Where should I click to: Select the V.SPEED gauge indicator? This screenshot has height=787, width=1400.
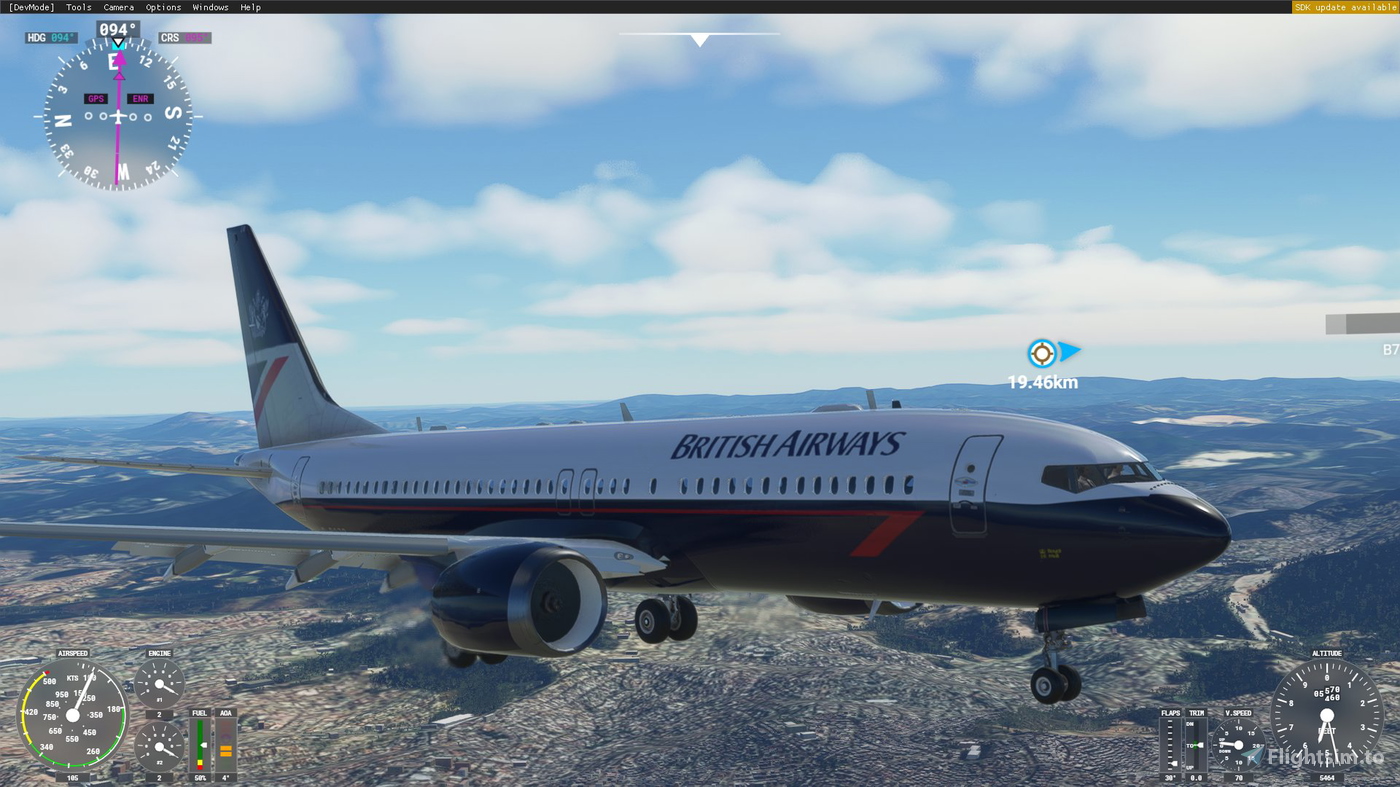1237,744
